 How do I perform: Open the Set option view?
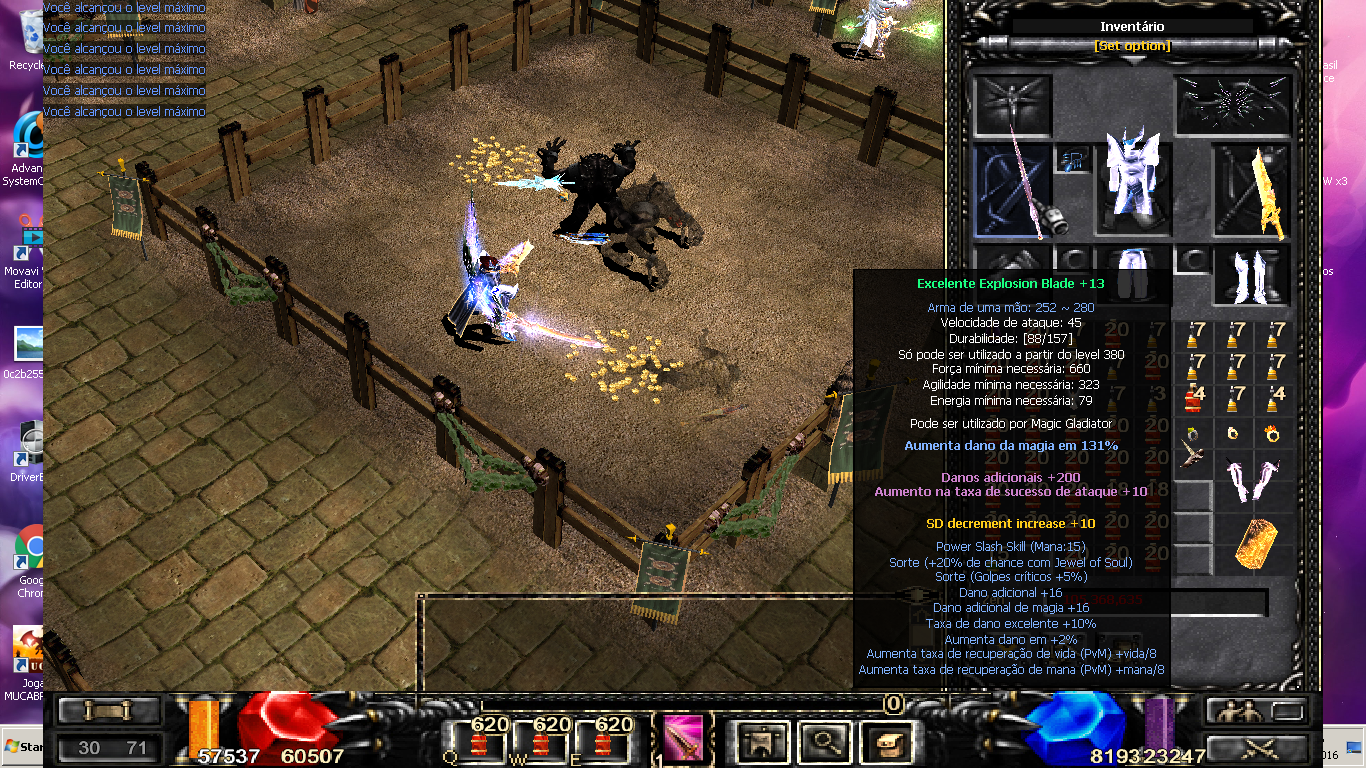point(1132,46)
